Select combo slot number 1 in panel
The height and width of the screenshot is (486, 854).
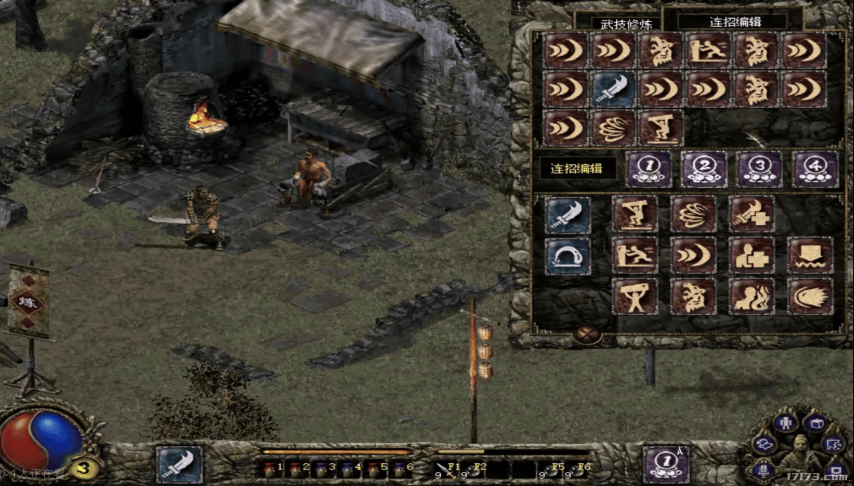(649, 168)
